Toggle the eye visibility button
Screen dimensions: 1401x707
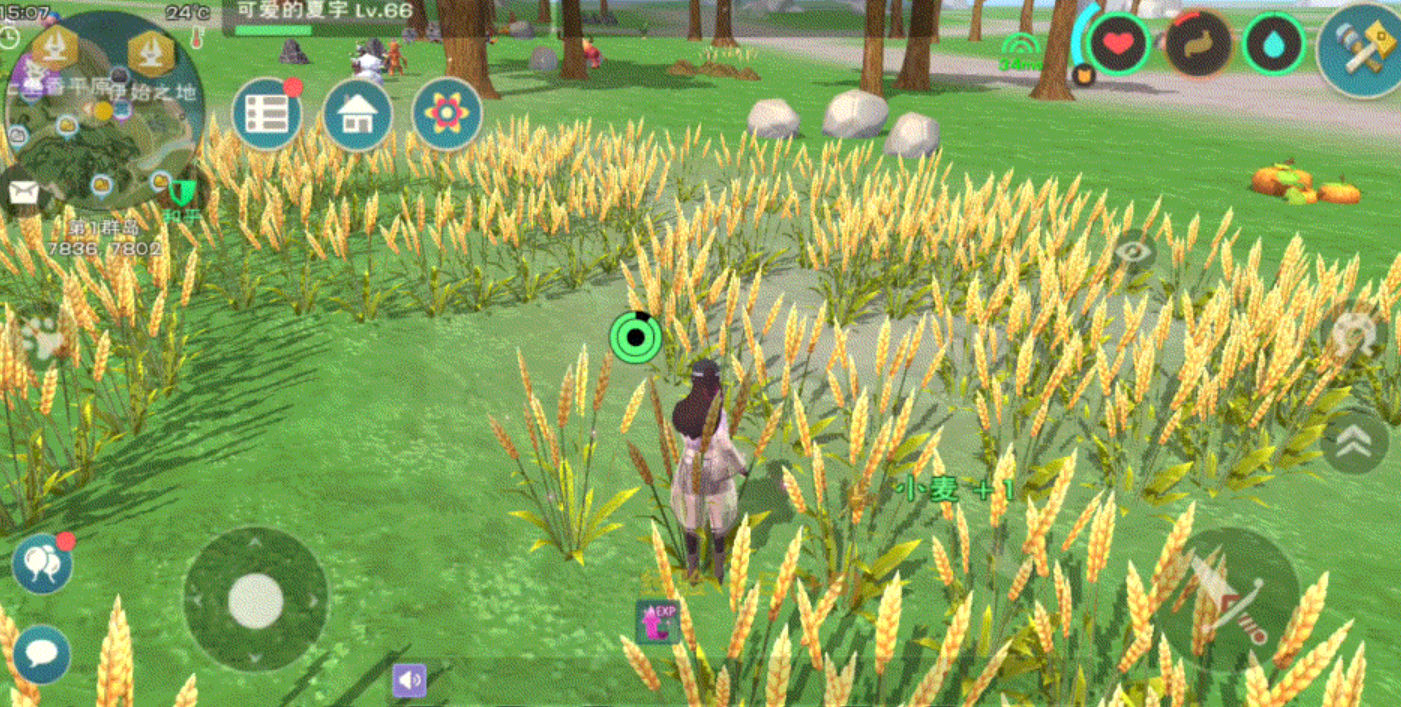pos(1133,252)
